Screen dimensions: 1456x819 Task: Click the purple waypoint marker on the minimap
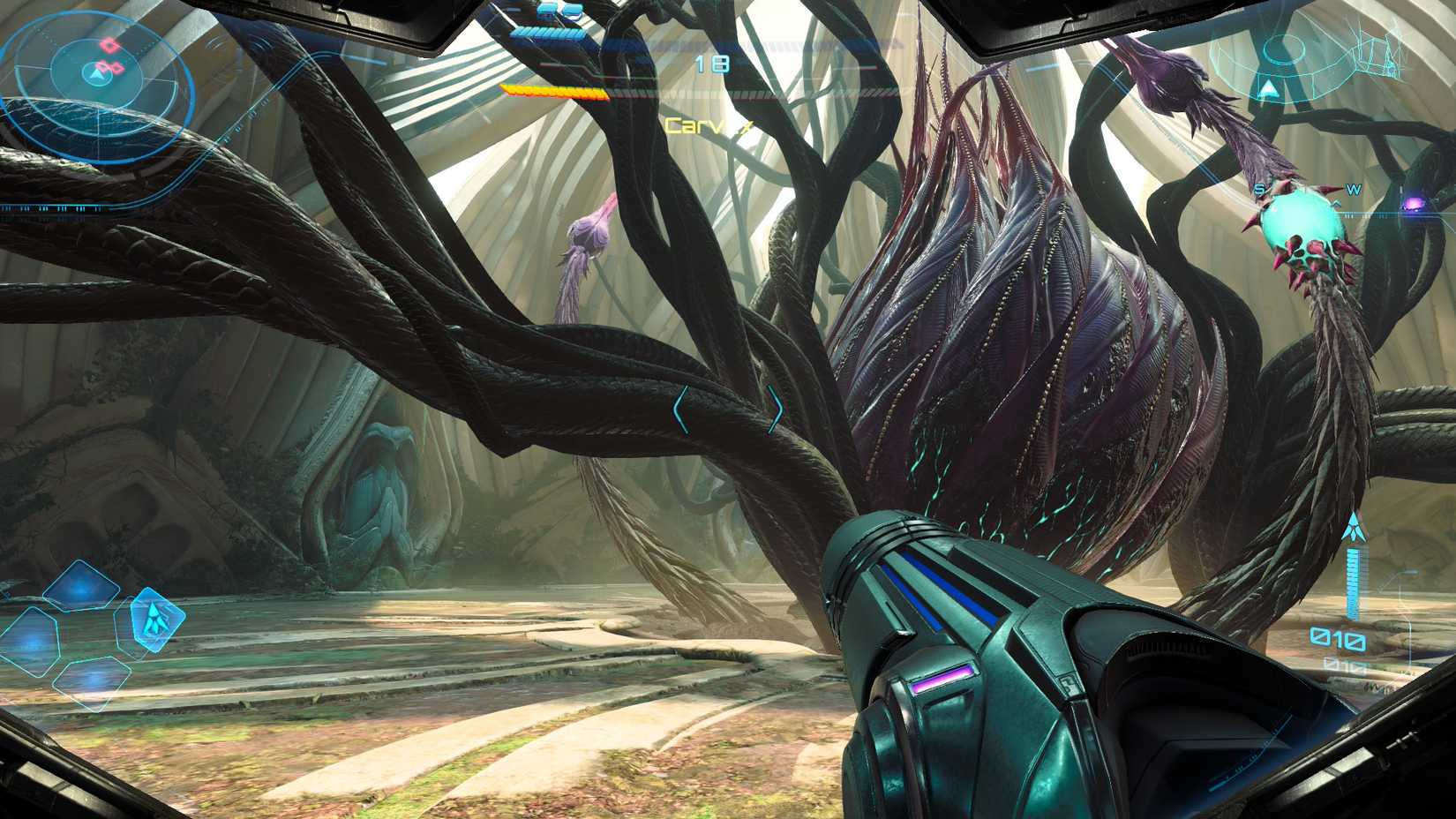[1414, 205]
